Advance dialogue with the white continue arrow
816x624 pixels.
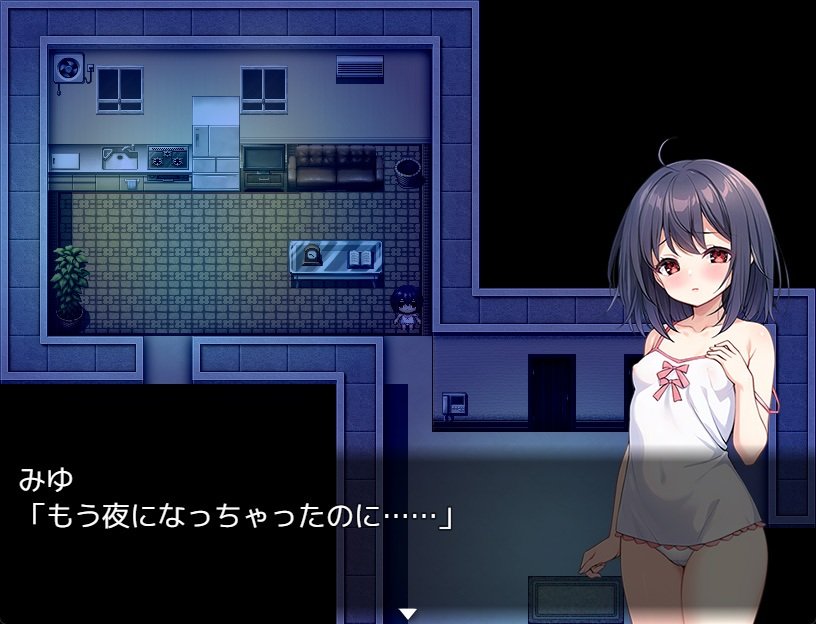407,612
